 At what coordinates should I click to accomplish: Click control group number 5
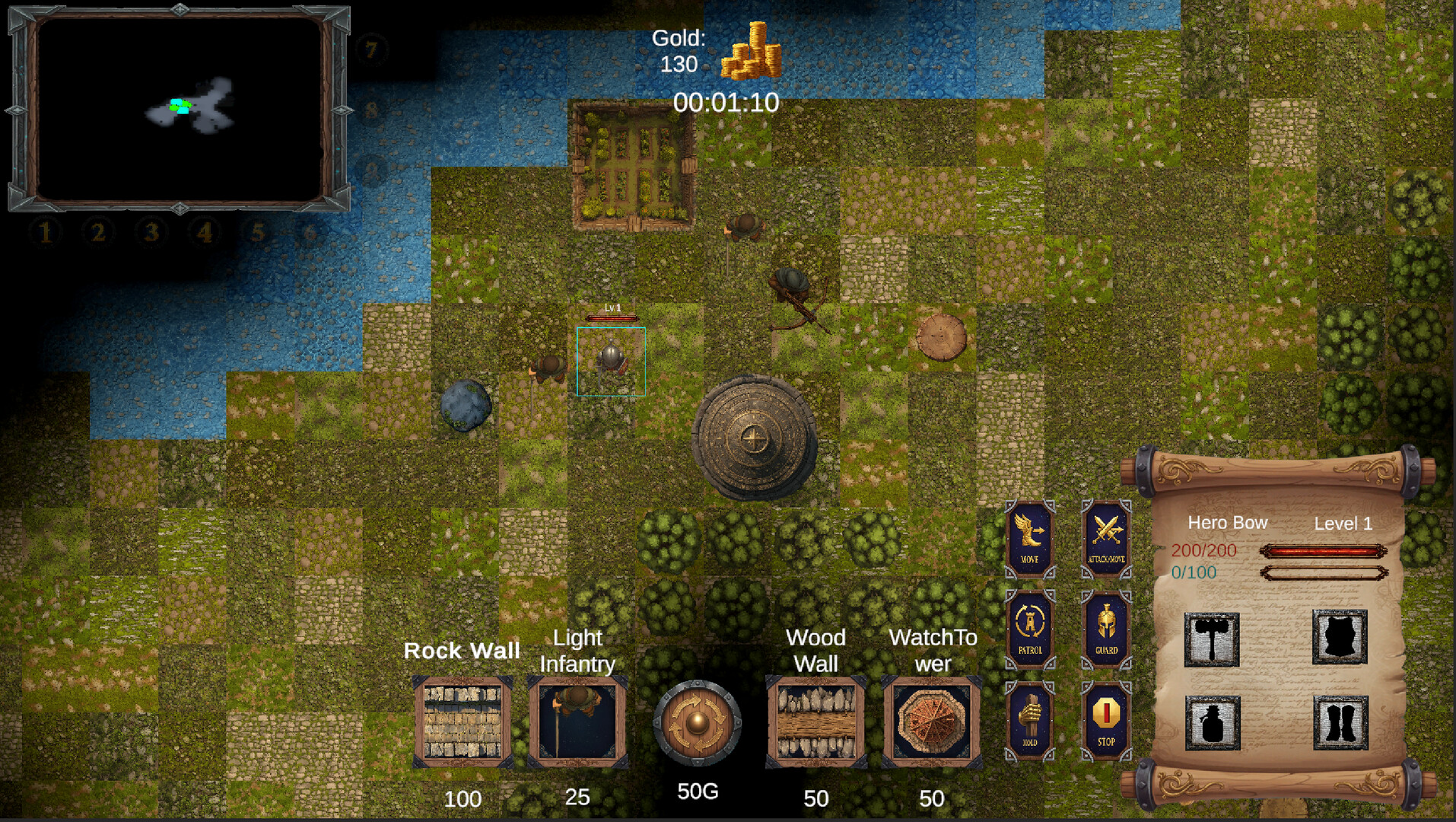pos(257,232)
